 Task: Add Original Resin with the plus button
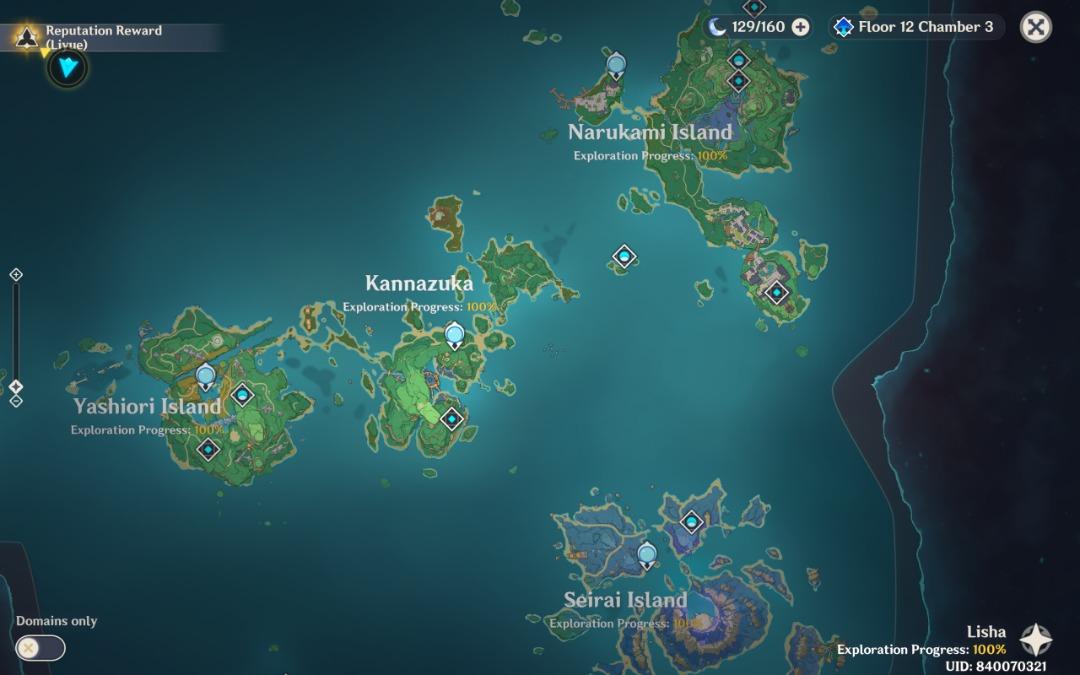tap(800, 27)
